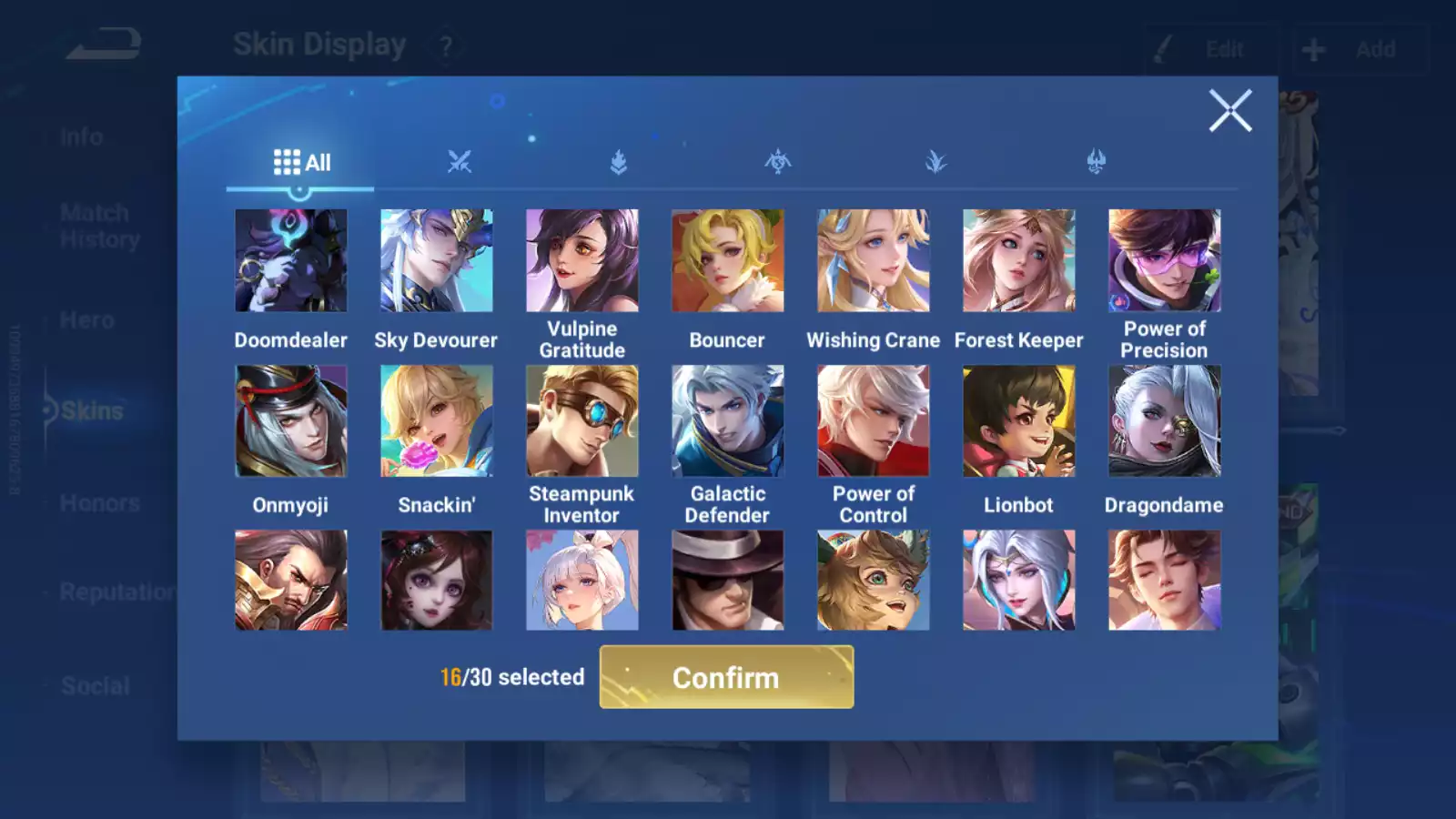Open the Honors page

(98, 502)
